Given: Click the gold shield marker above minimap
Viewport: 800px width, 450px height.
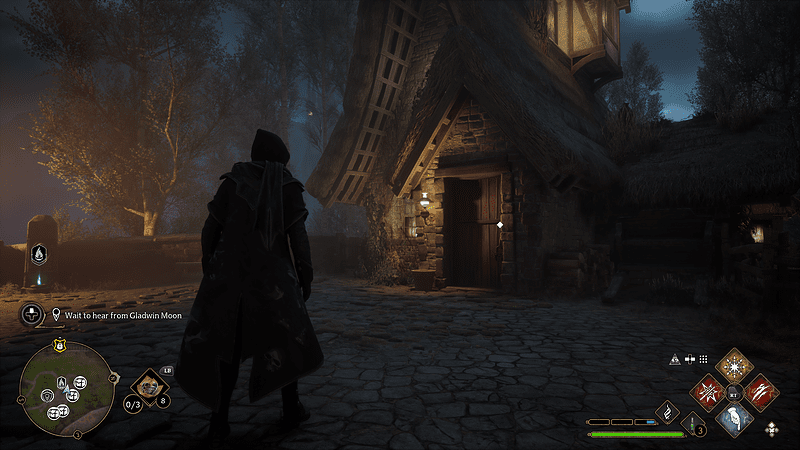Looking at the screenshot, I should tap(61, 345).
